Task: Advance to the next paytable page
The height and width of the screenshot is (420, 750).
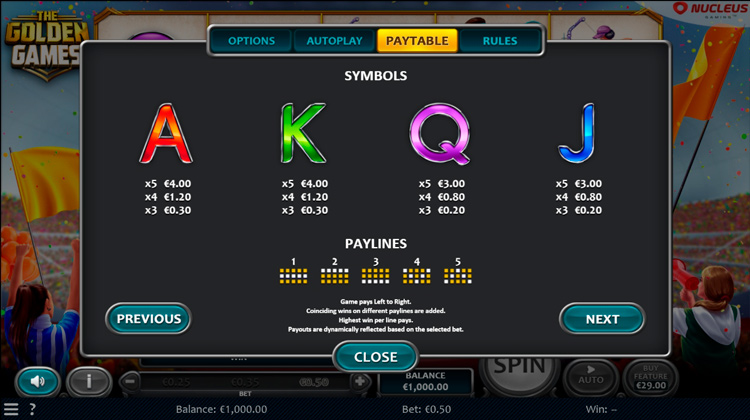Action: pos(602,319)
